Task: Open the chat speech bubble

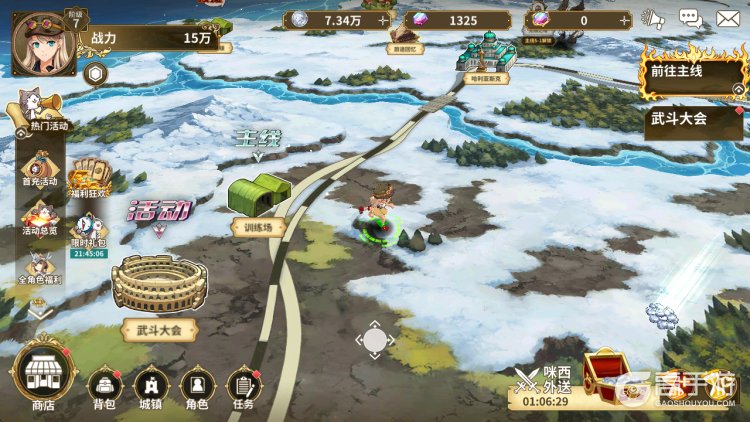Action: pyautogui.click(x=690, y=18)
